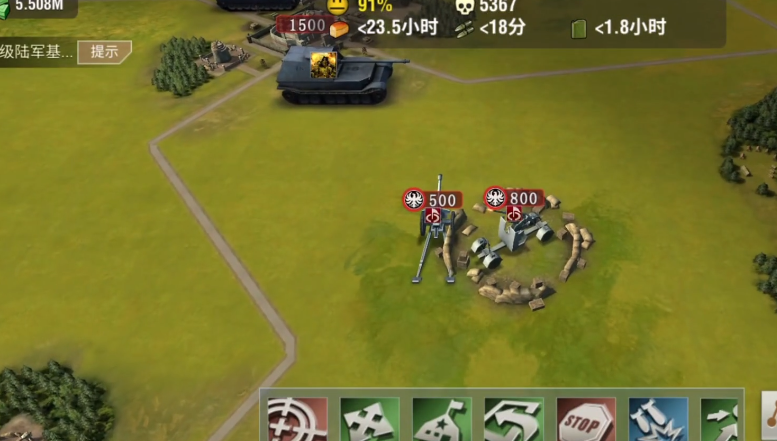Use the curved-arrow retreat command
This screenshot has width=777, height=441.
(x=513, y=419)
